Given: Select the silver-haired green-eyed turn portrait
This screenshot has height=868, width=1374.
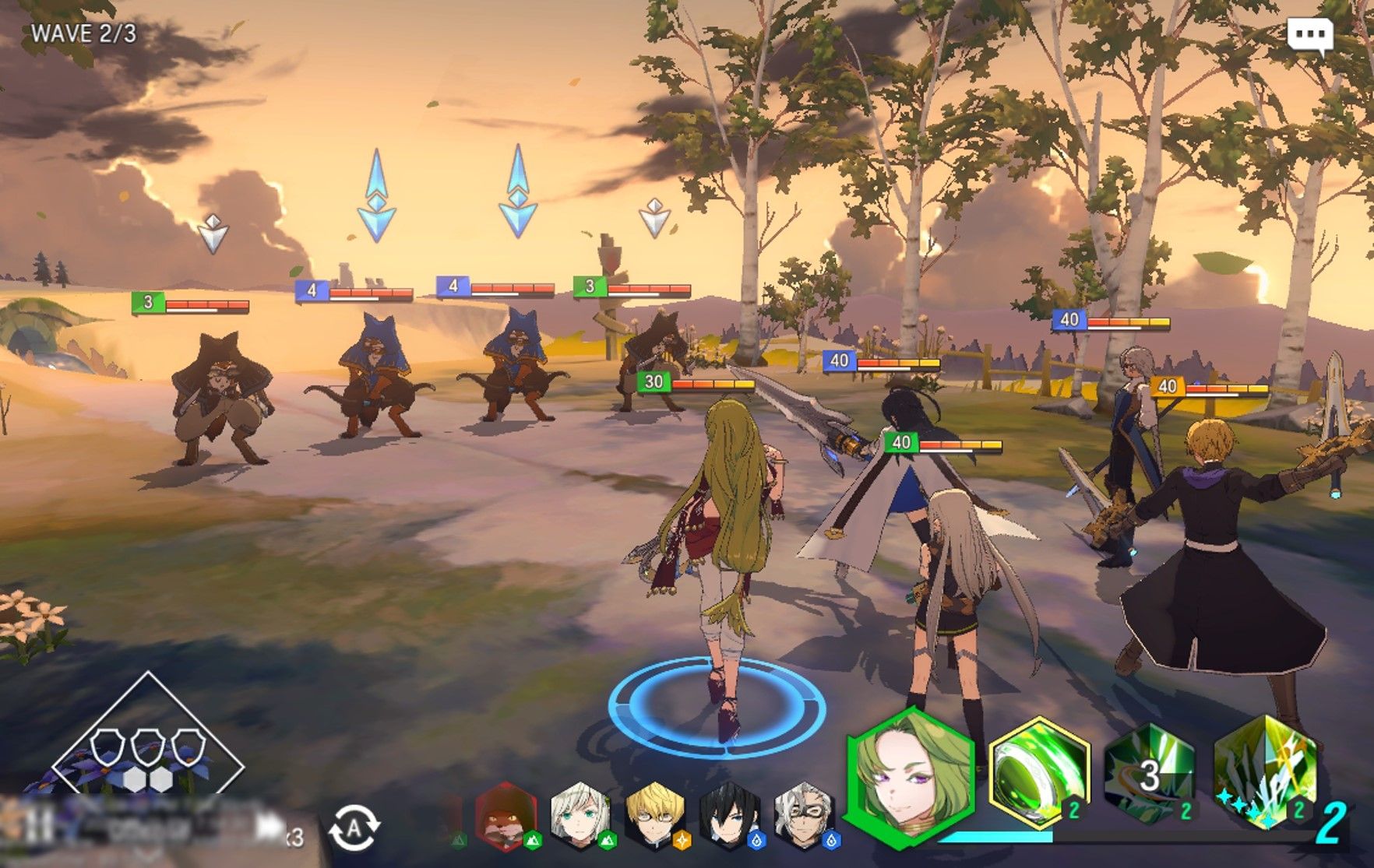Looking at the screenshot, I should click(581, 817).
